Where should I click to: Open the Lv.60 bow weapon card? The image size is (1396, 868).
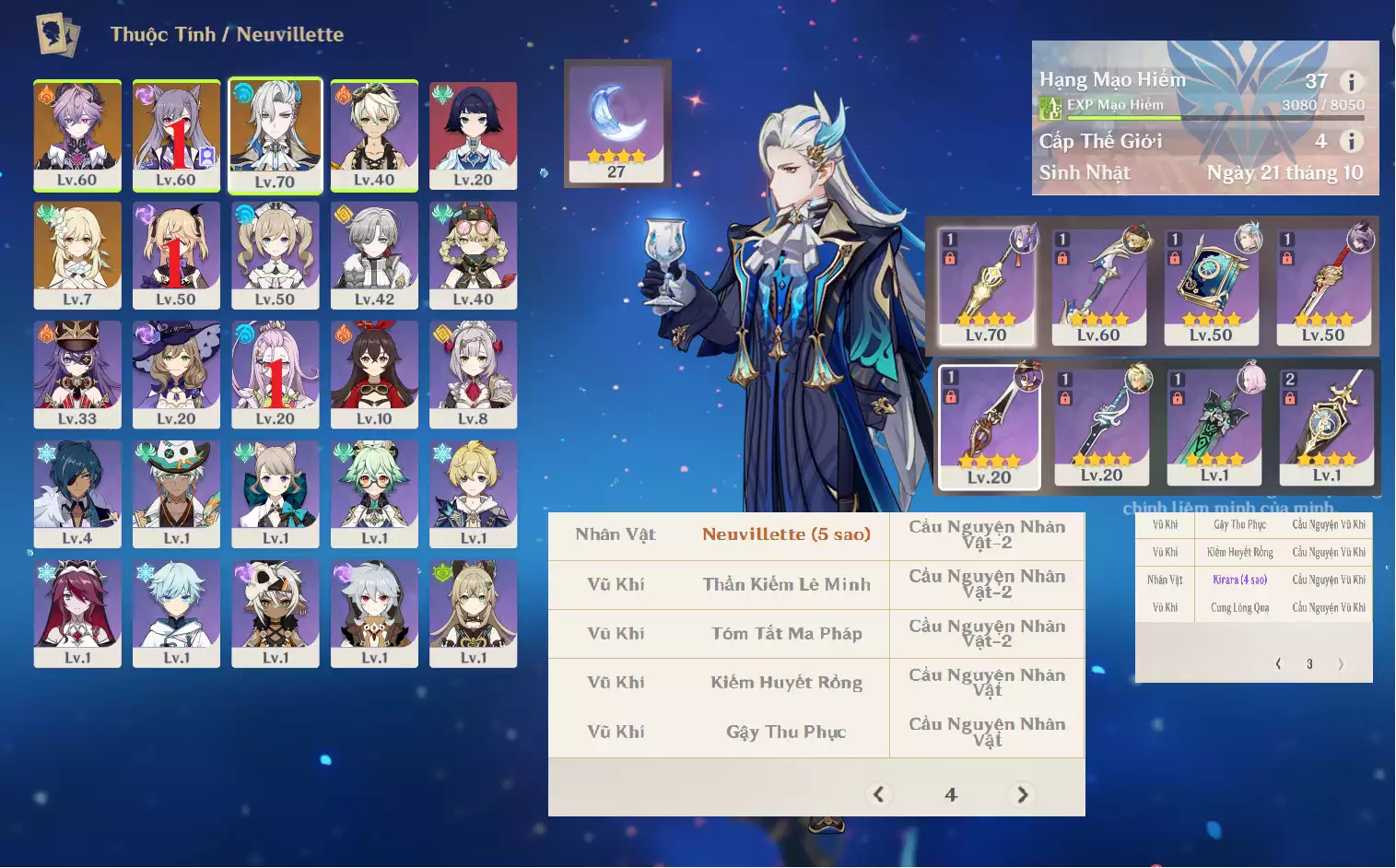click(1098, 286)
